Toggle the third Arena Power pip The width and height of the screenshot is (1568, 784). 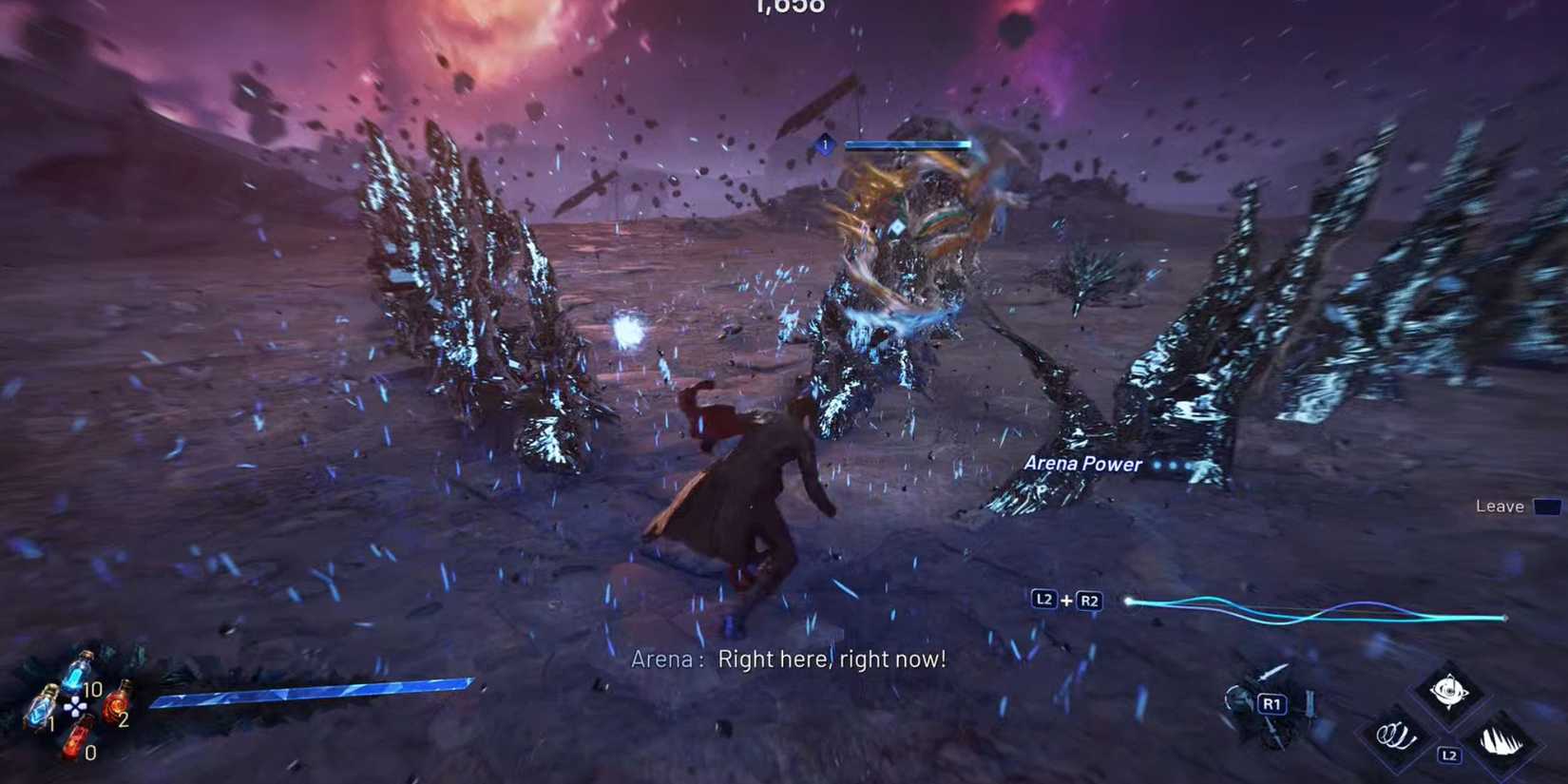(1189, 466)
